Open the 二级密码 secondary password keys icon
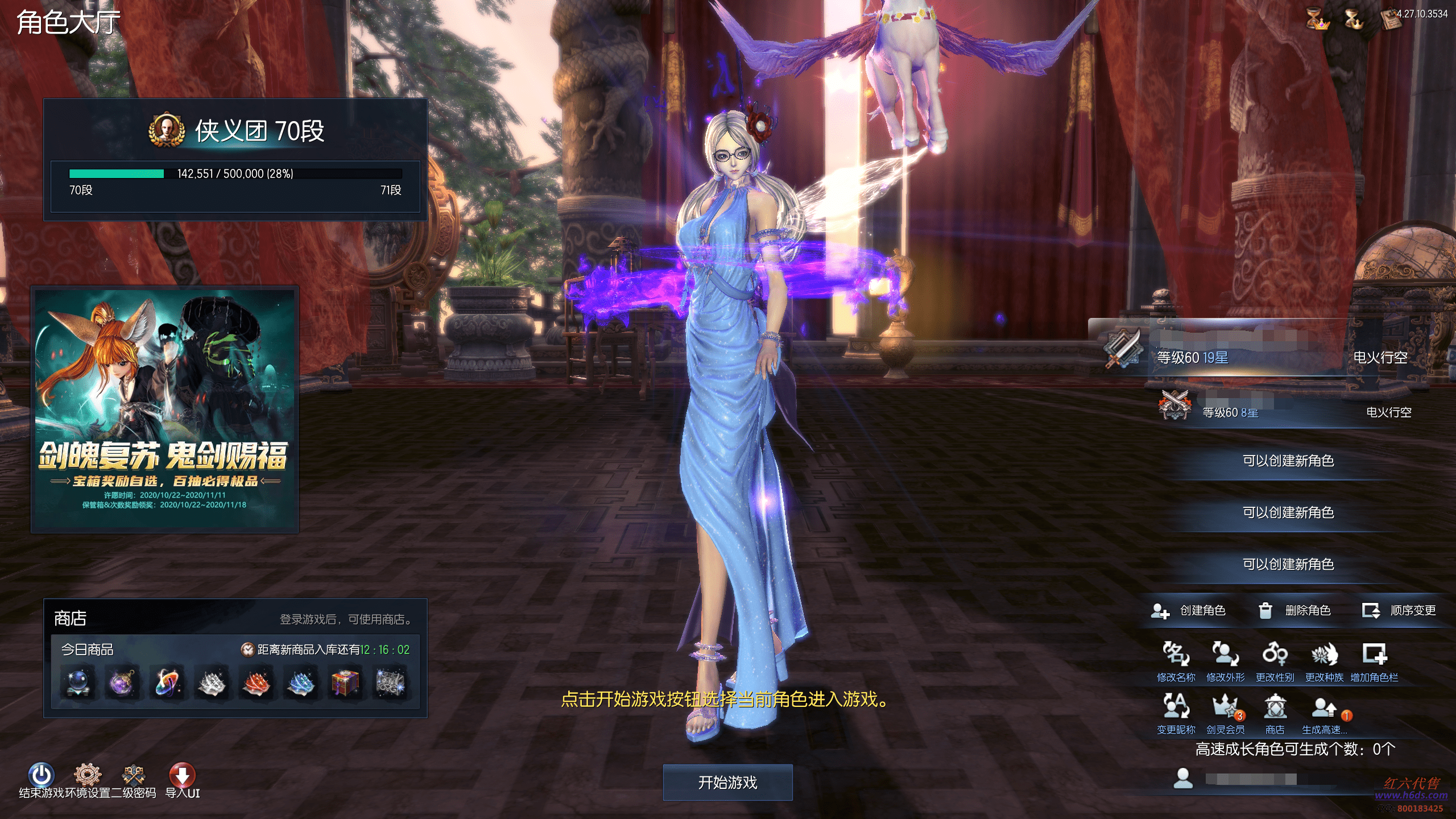 [134, 775]
